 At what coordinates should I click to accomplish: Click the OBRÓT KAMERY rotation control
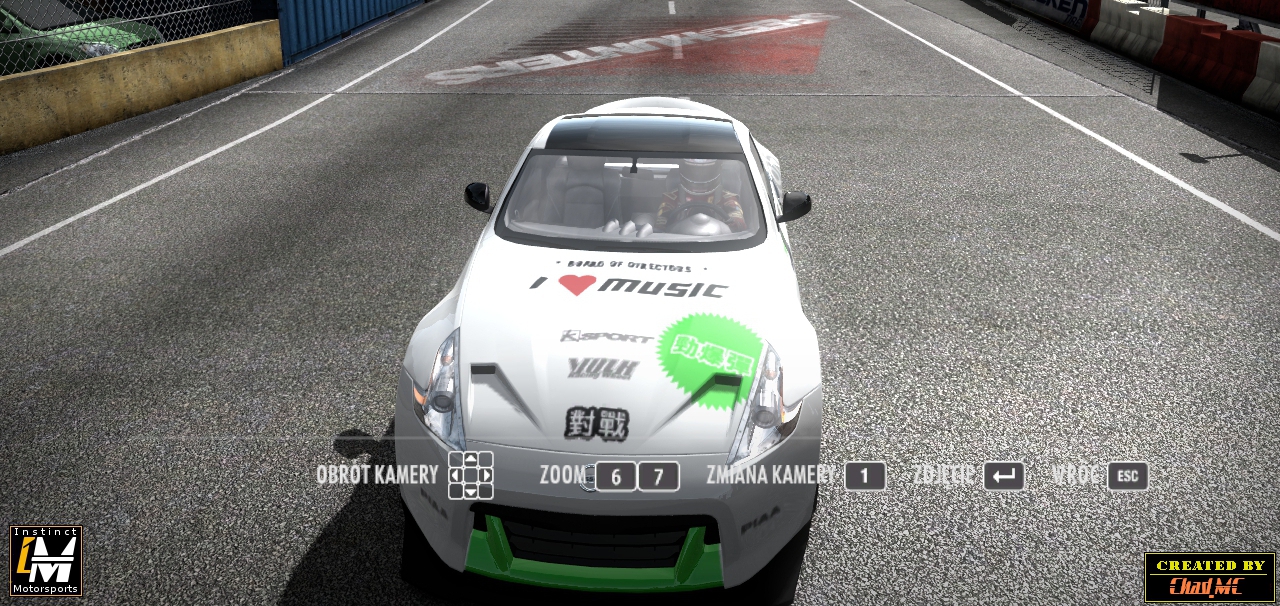(470, 475)
